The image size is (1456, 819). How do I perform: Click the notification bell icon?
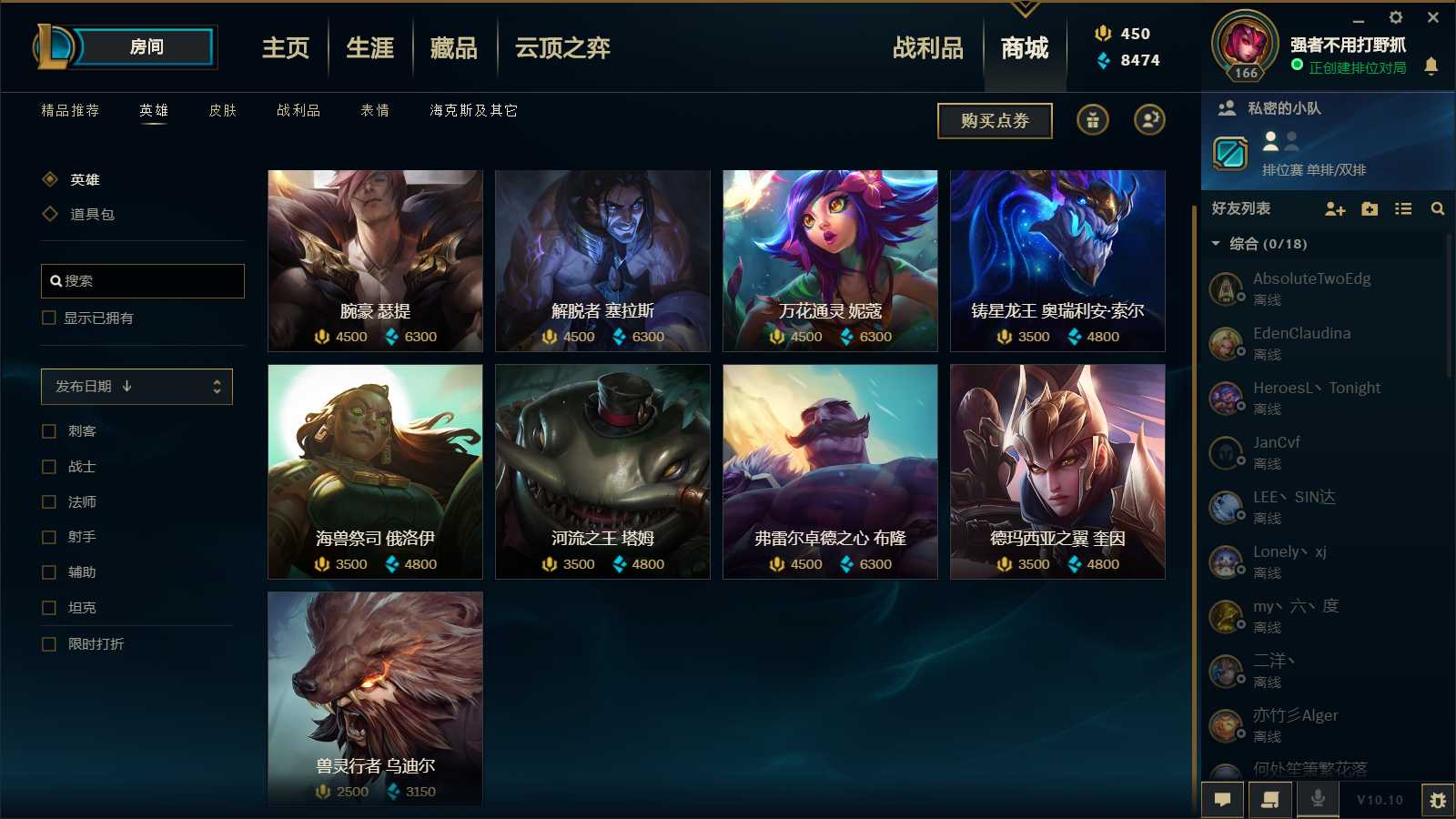point(1431,66)
